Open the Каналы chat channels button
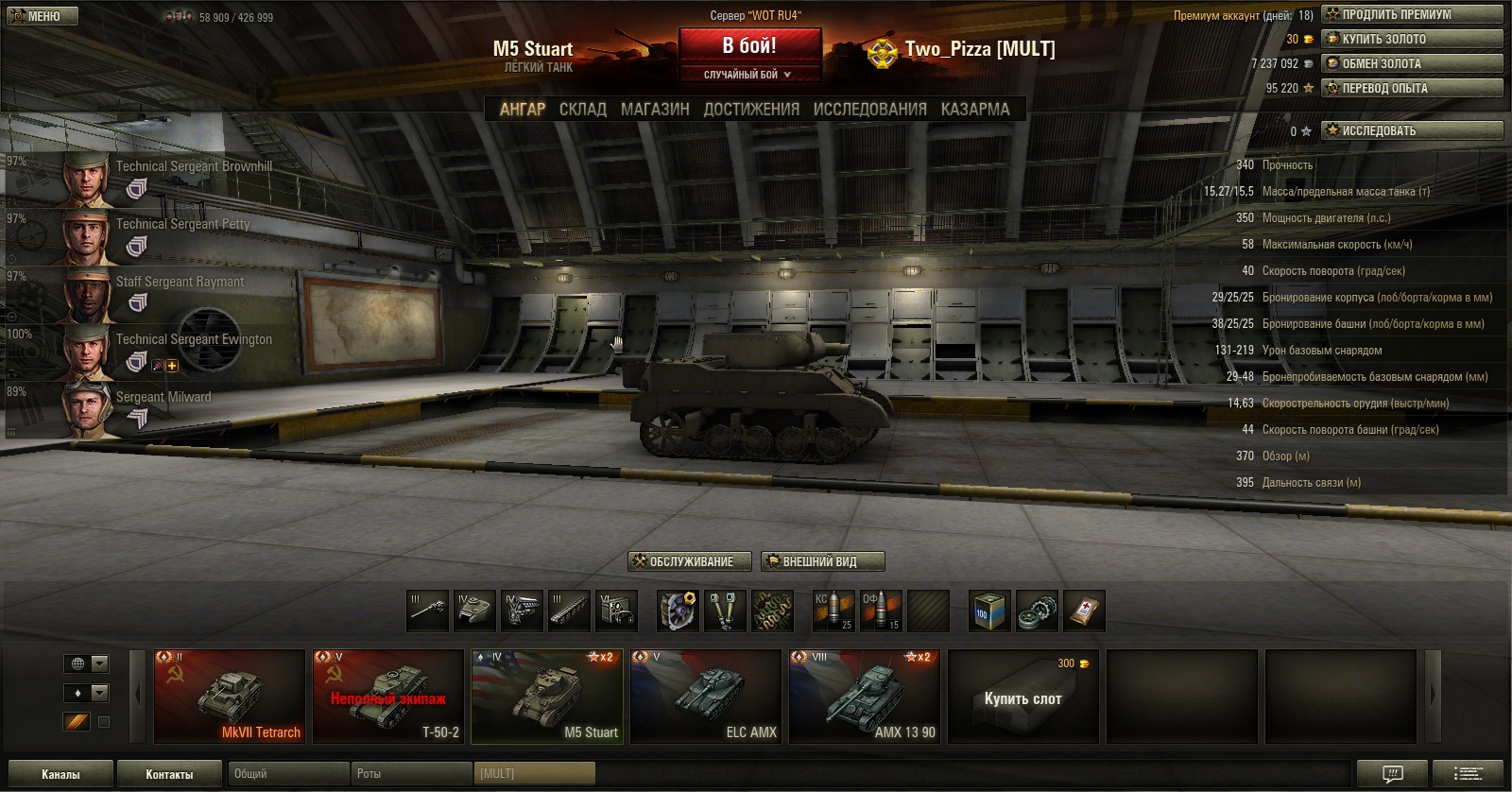1512x792 pixels. pyautogui.click(x=60, y=774)
